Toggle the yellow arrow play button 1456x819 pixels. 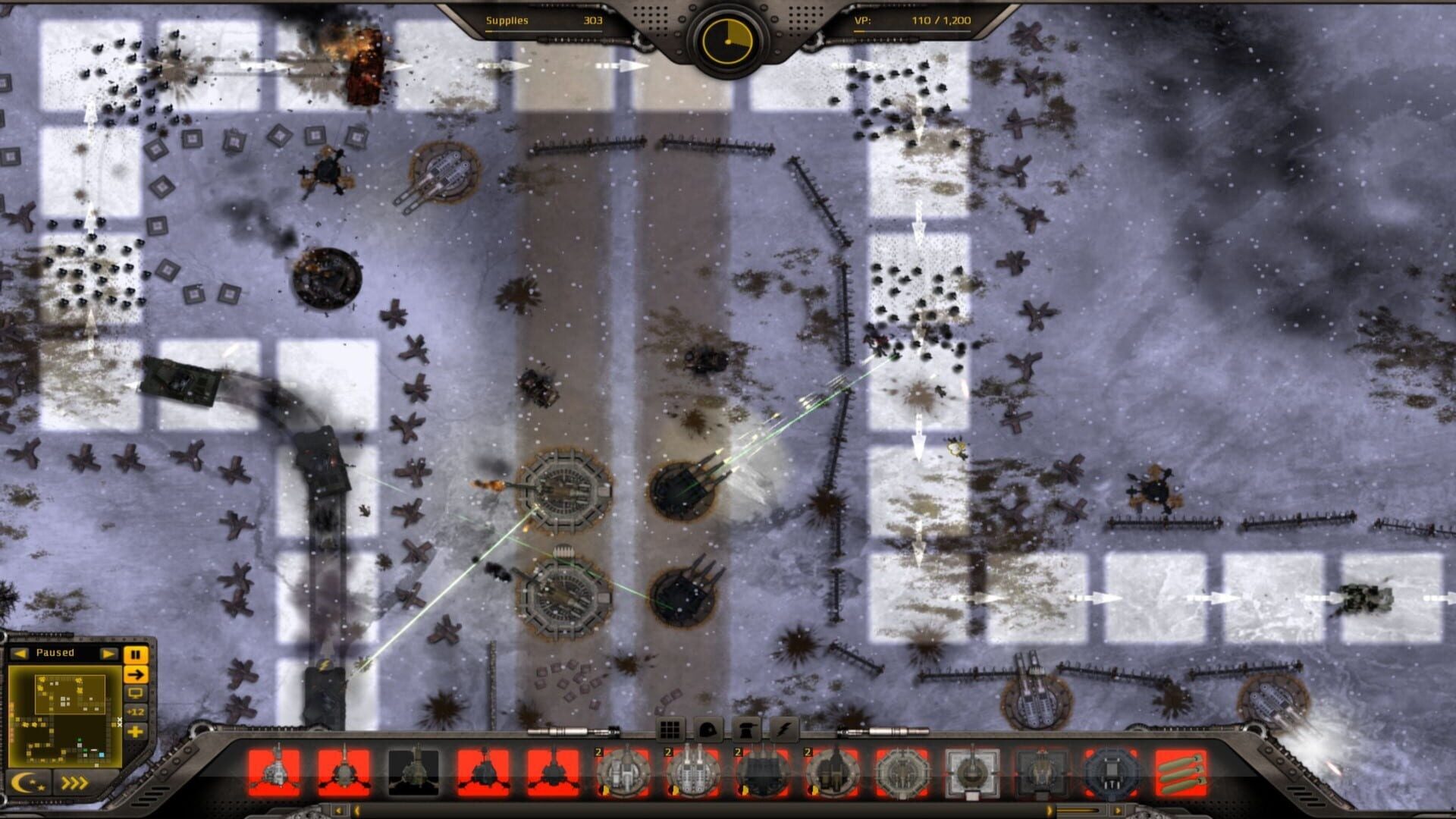136,675
